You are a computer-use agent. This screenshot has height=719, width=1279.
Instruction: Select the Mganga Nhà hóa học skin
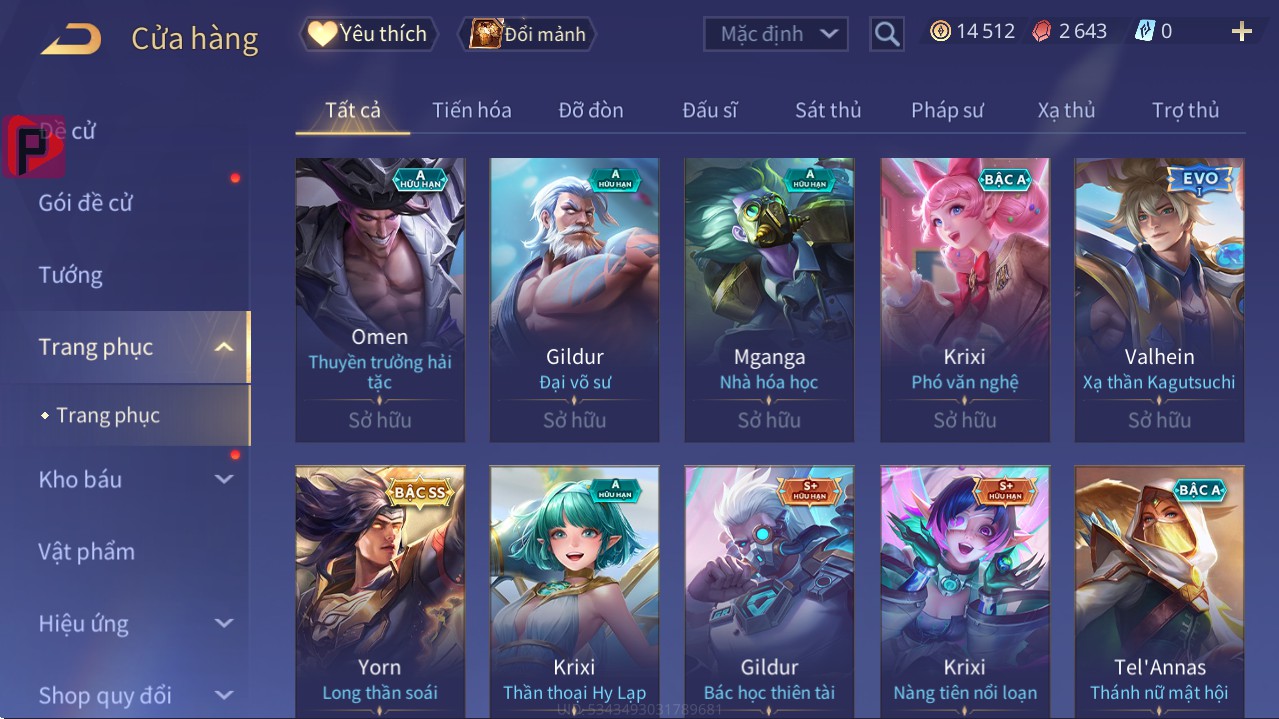point(769,299)
